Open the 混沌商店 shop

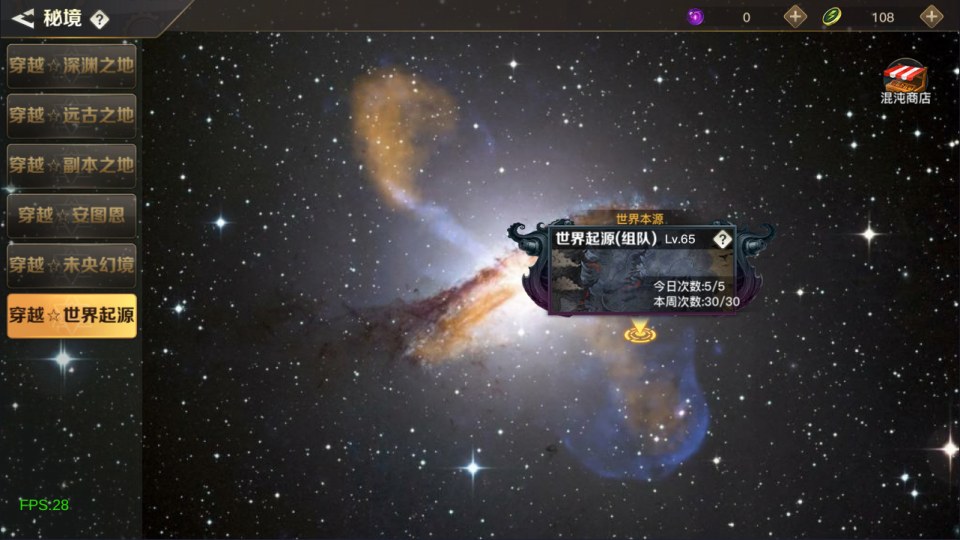[x=905, y=83]
